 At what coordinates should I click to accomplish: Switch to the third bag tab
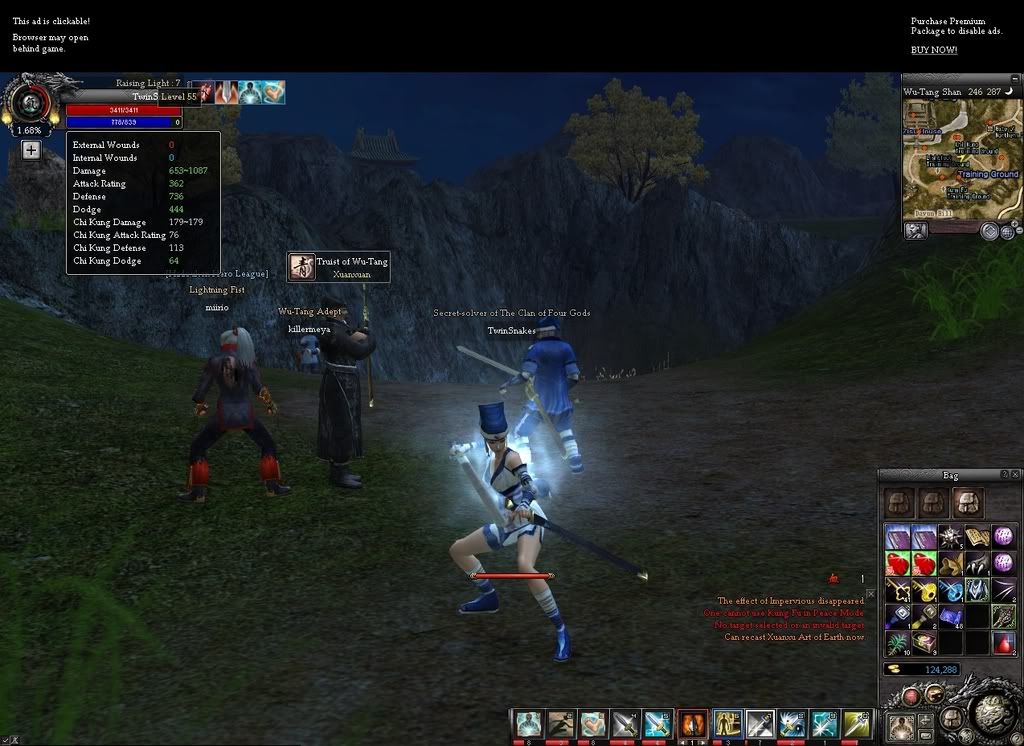pos(969,503)
